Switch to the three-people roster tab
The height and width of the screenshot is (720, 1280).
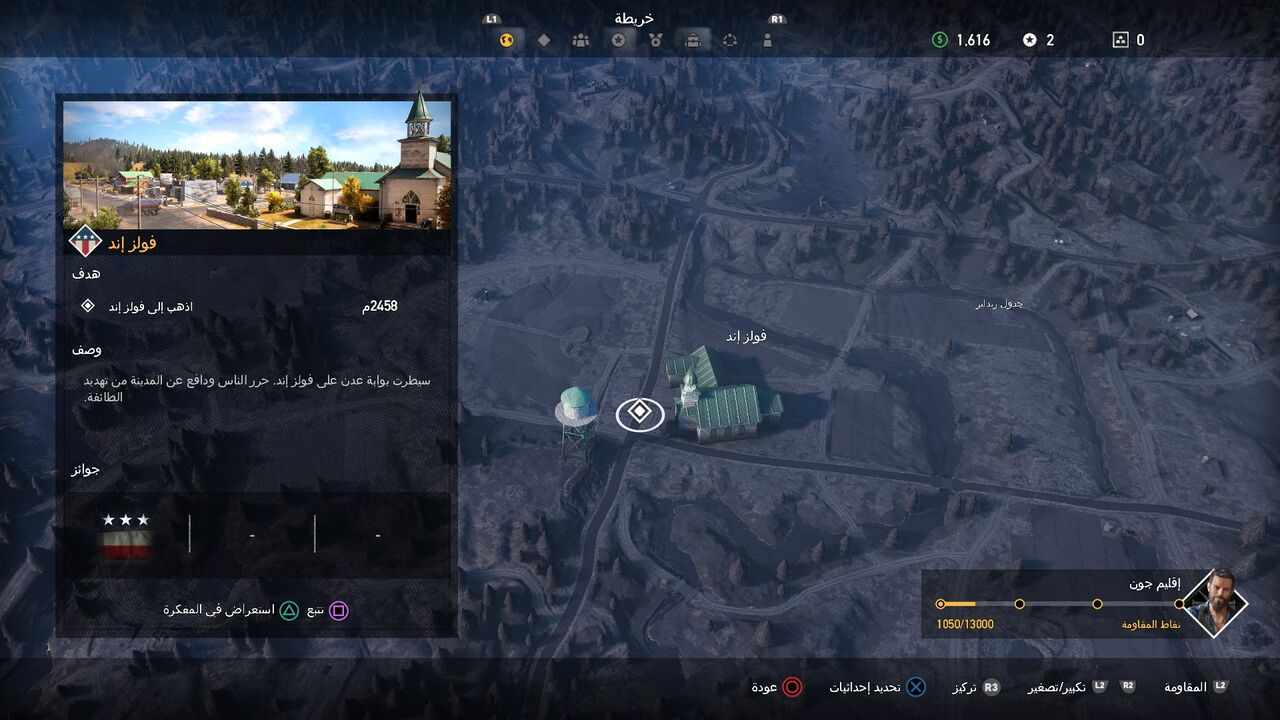click(x=581, y=41)
